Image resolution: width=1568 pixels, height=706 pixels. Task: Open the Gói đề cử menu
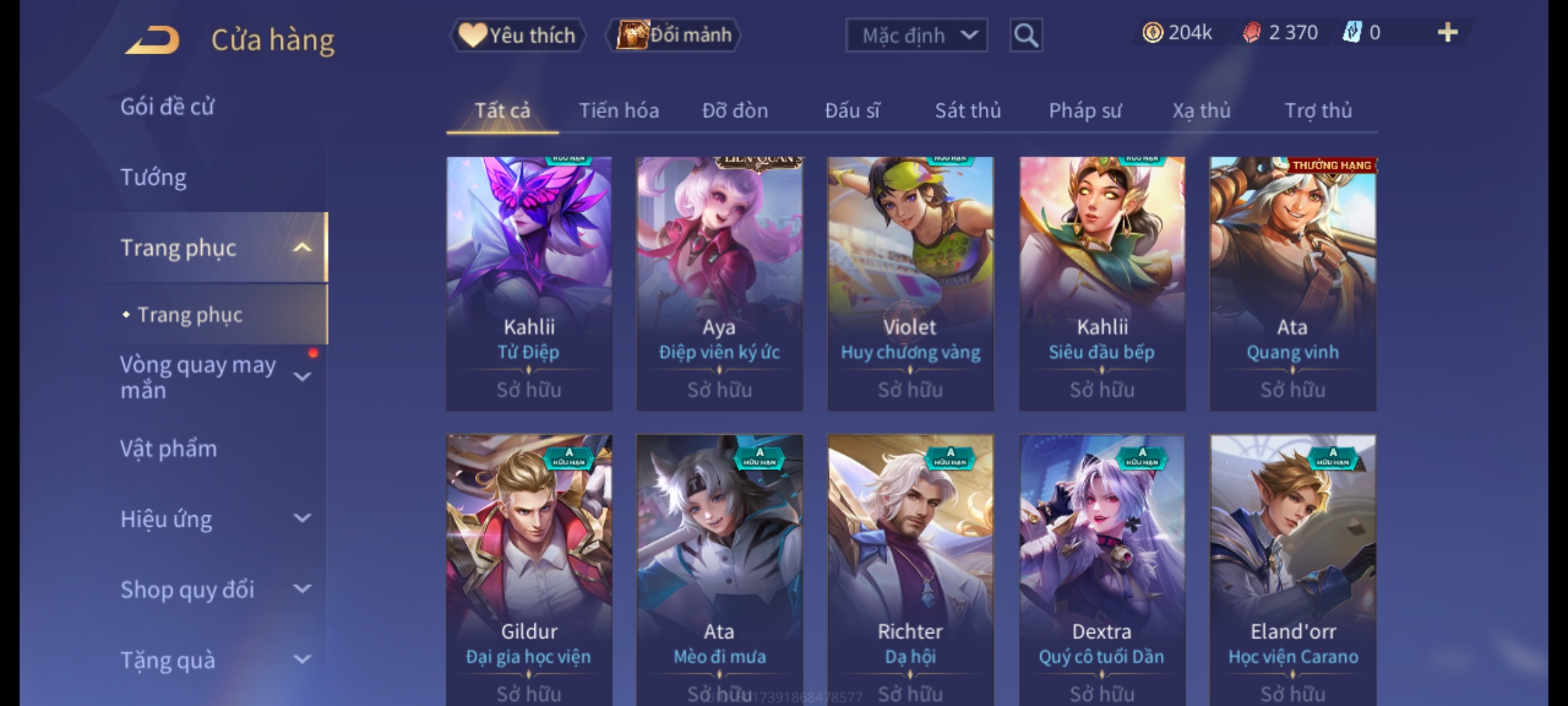167,107
